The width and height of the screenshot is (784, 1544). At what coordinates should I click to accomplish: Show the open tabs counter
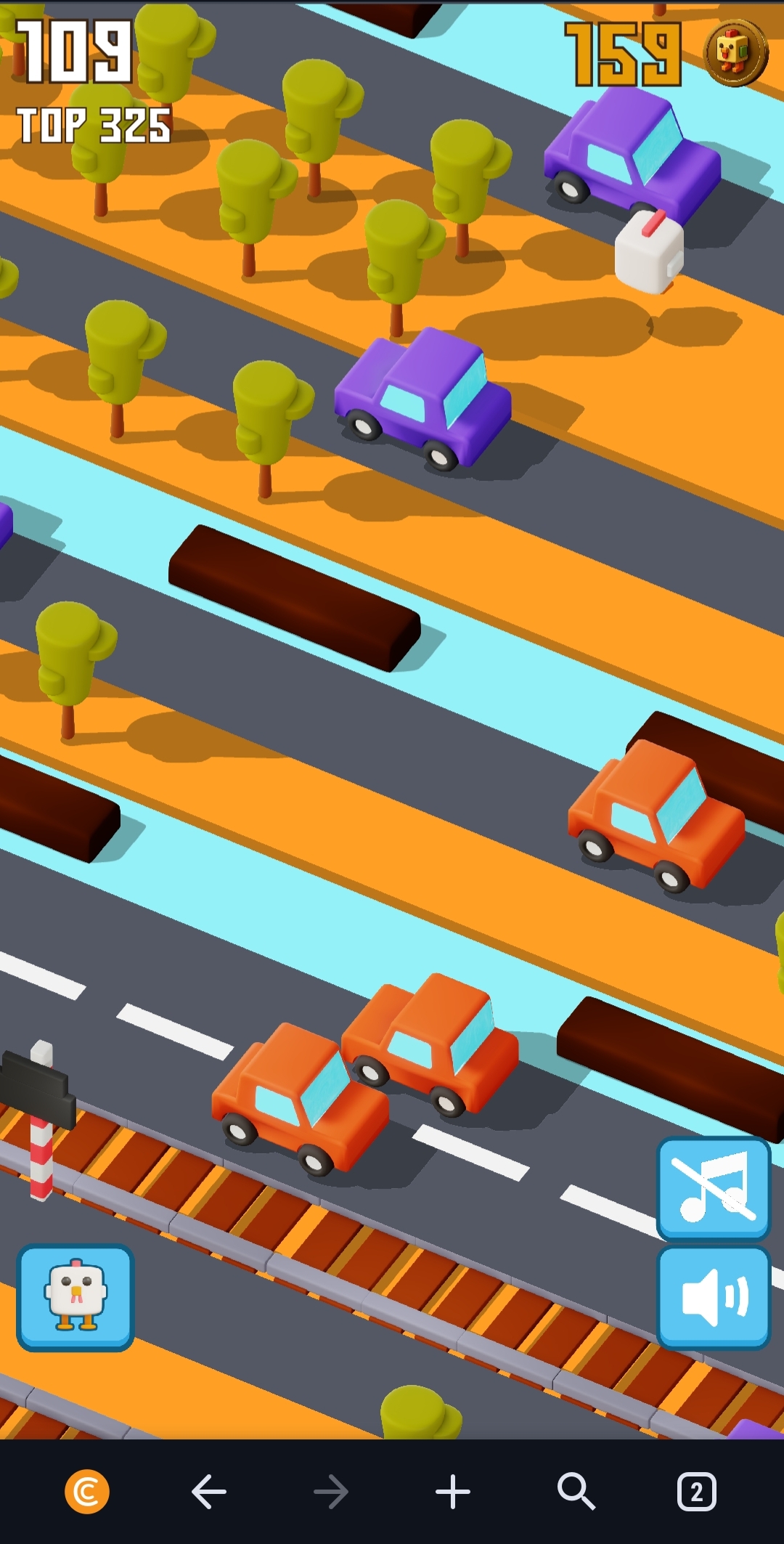pos(696,1492)
